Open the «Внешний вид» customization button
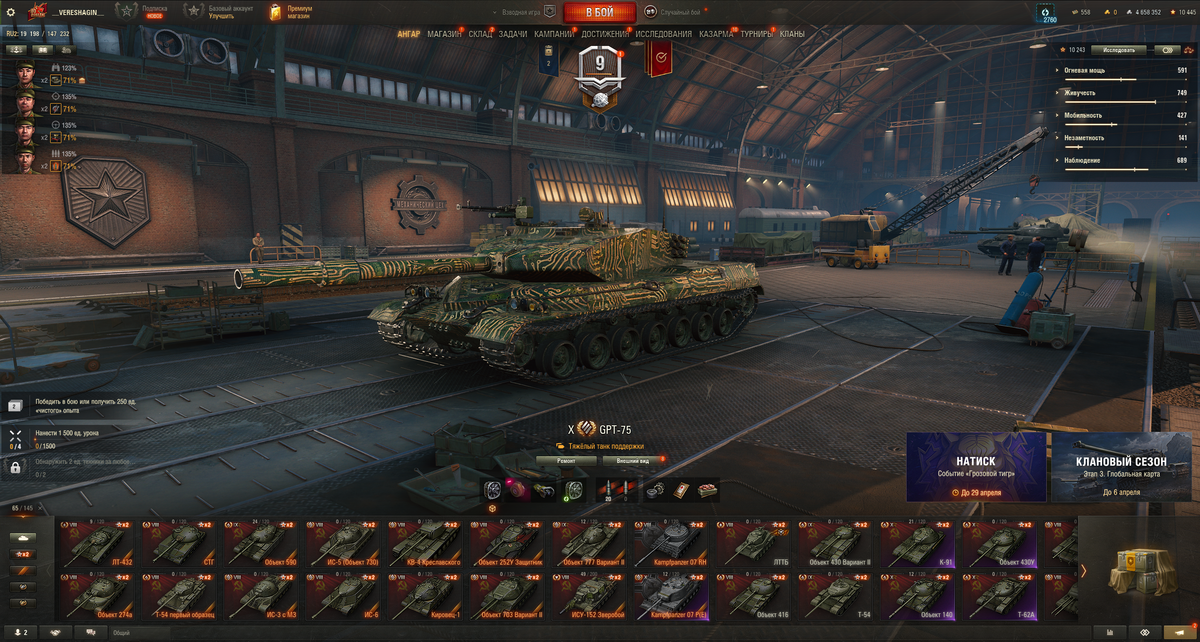This screenshot has height=642, width=1200. [632, 461]
